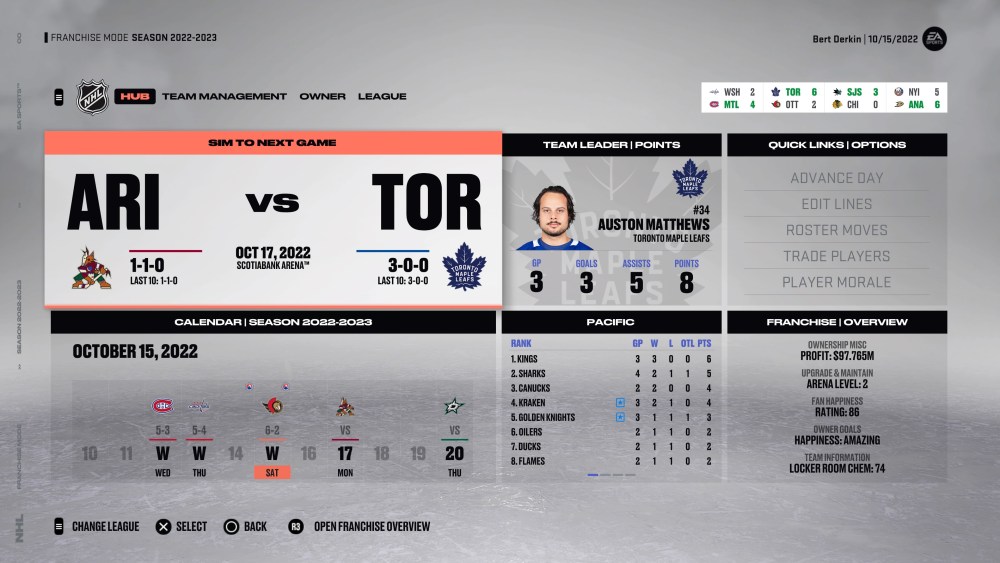Open the Calendar Season 2022-2023 panel

tap(273, 322)
